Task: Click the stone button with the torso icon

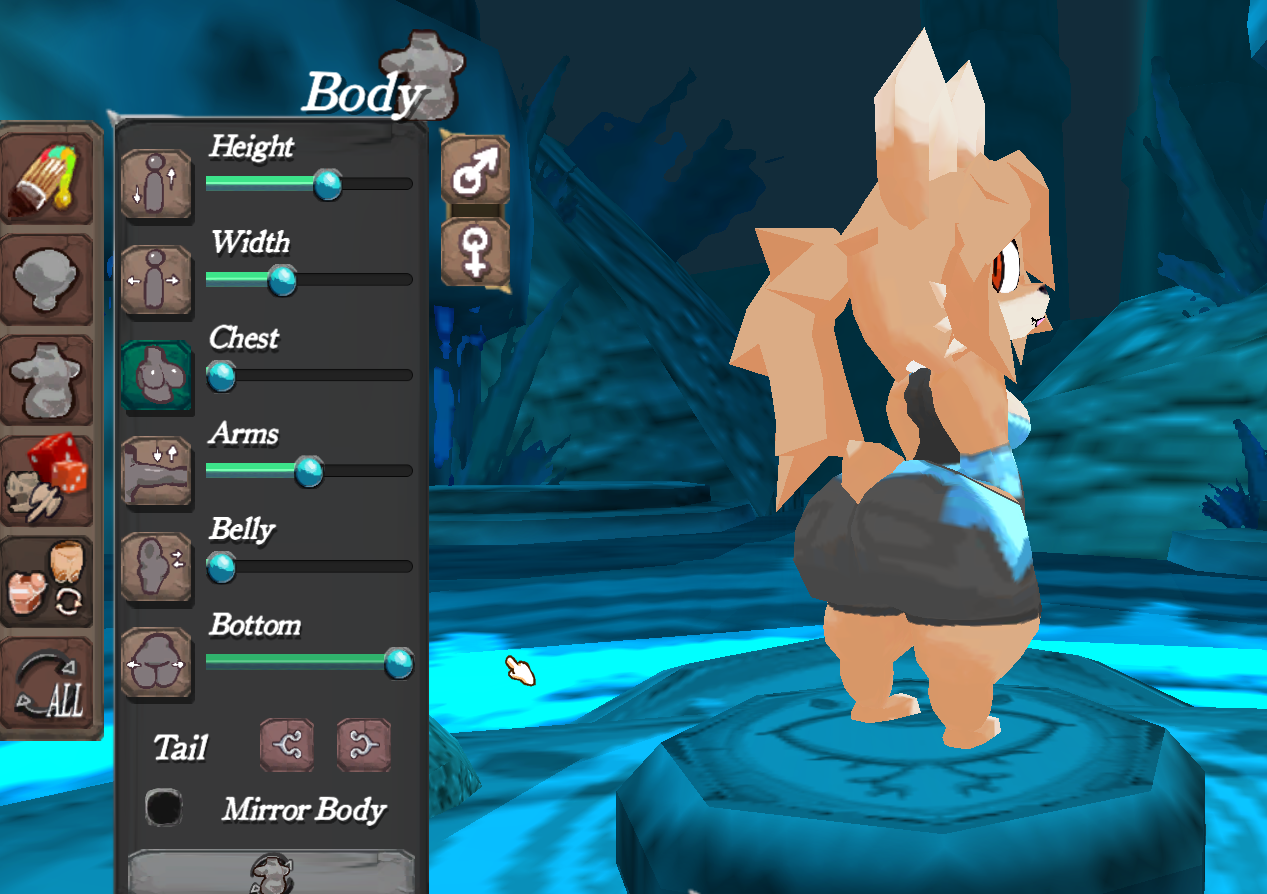Action: (272, 870)
